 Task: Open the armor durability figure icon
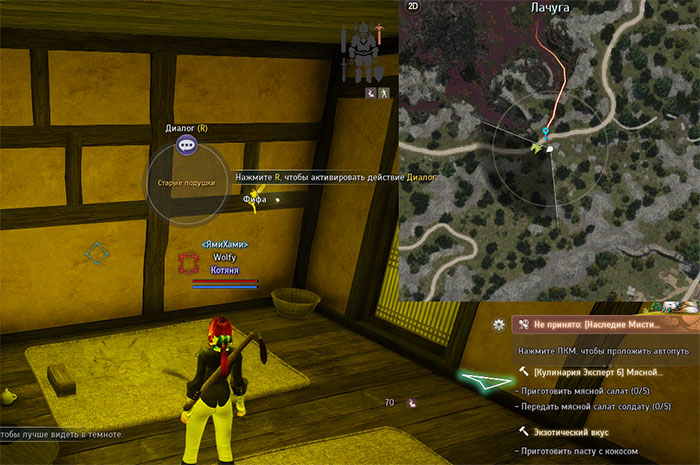[x=361, y=55]
